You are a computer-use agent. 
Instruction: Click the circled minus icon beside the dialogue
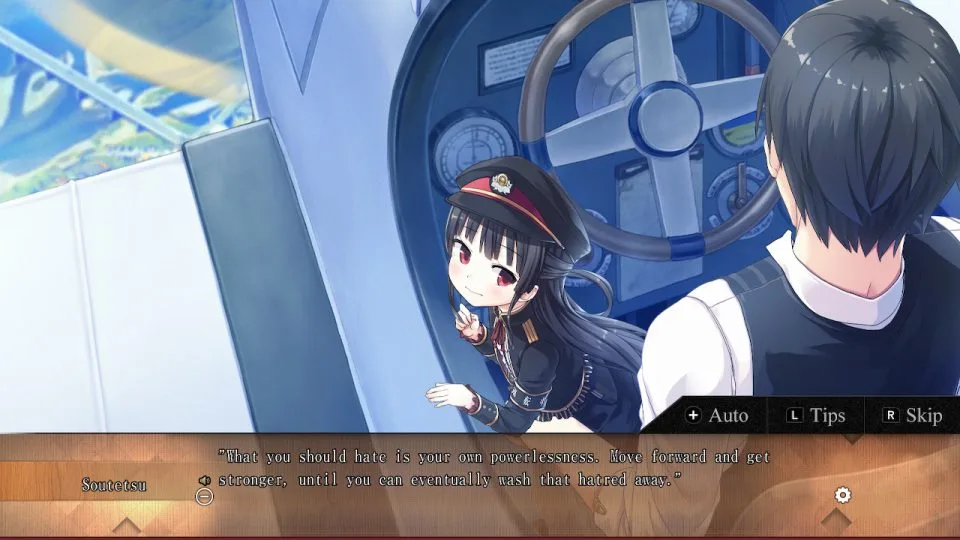pyautogui.click(x=204, y=496)
